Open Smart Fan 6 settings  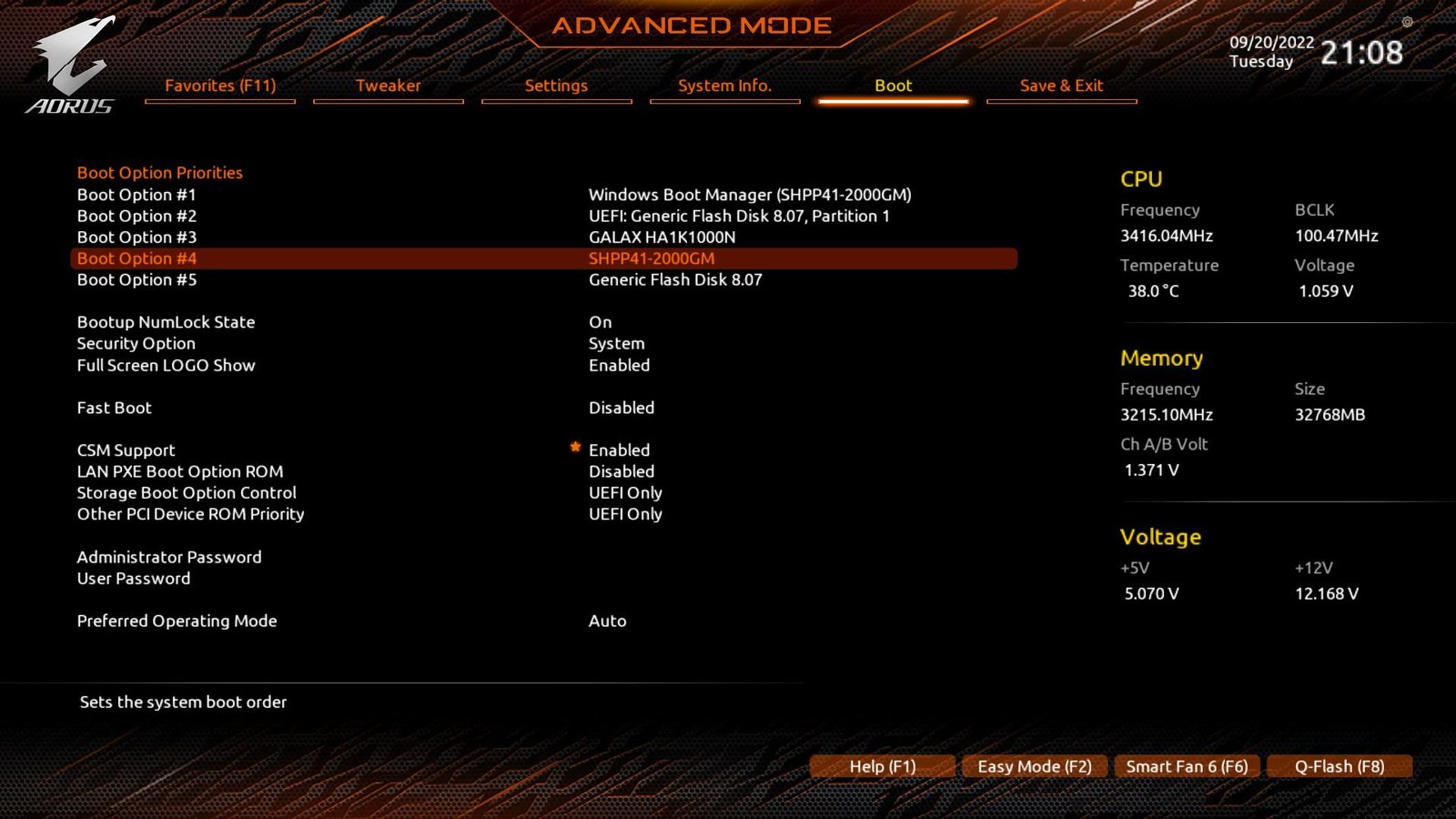pos(1187,765)
